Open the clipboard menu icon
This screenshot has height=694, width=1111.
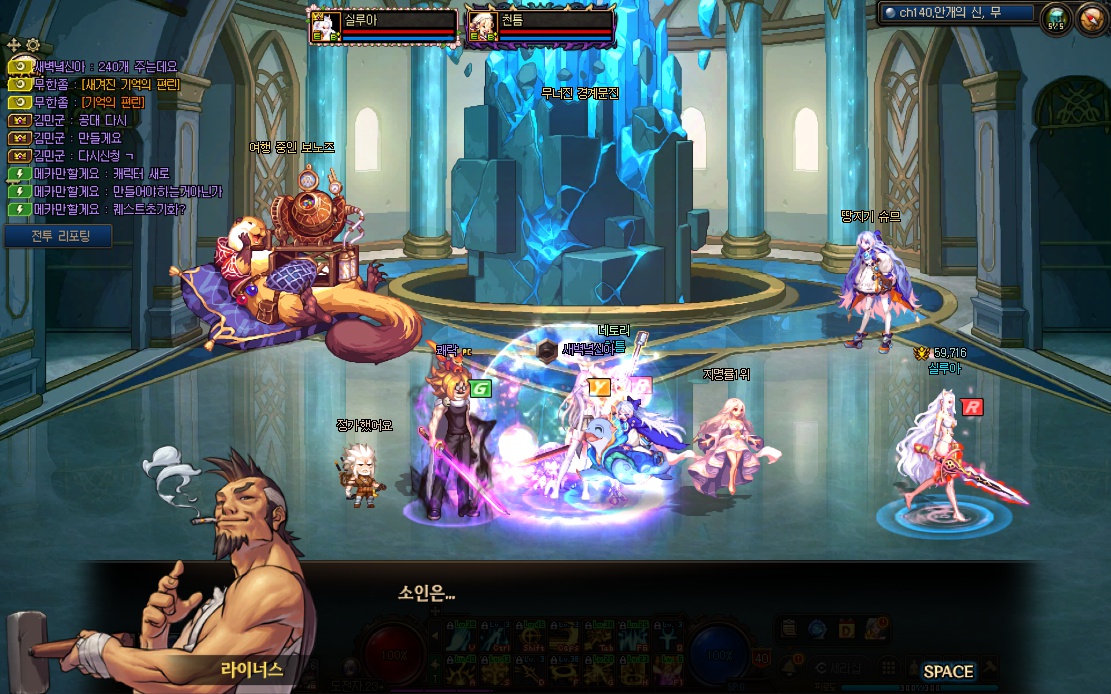click(x=790, y=629)
